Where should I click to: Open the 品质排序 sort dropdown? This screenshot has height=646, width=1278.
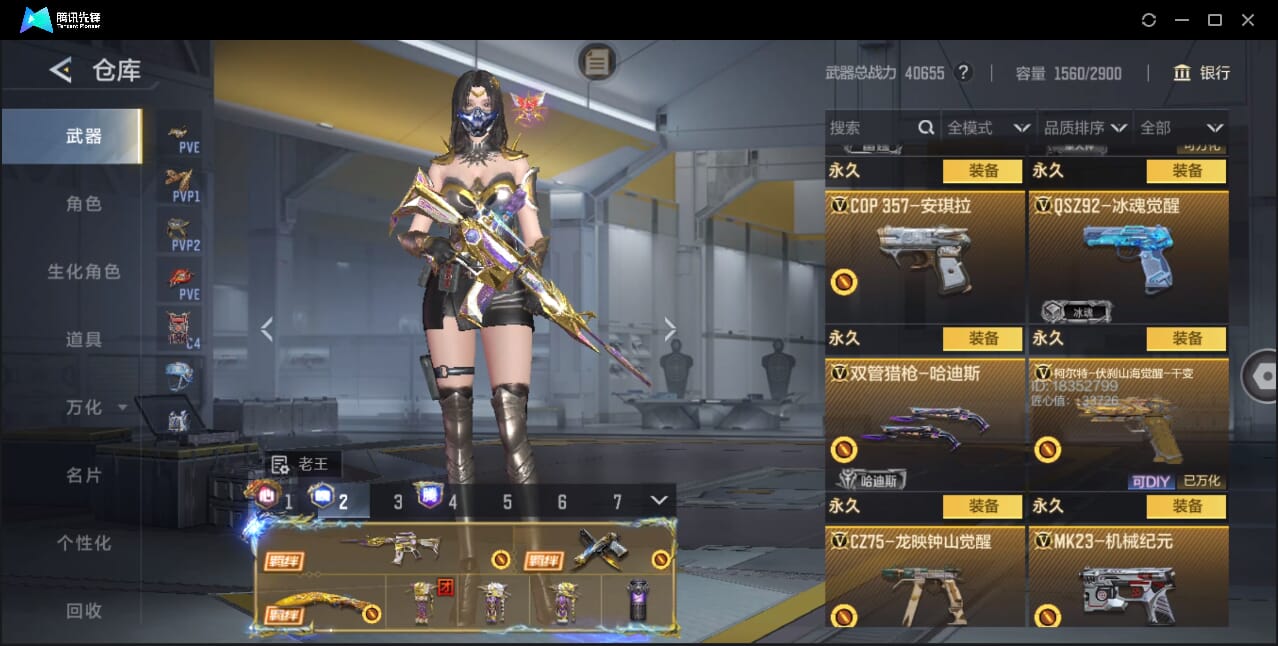[1085, 128]
